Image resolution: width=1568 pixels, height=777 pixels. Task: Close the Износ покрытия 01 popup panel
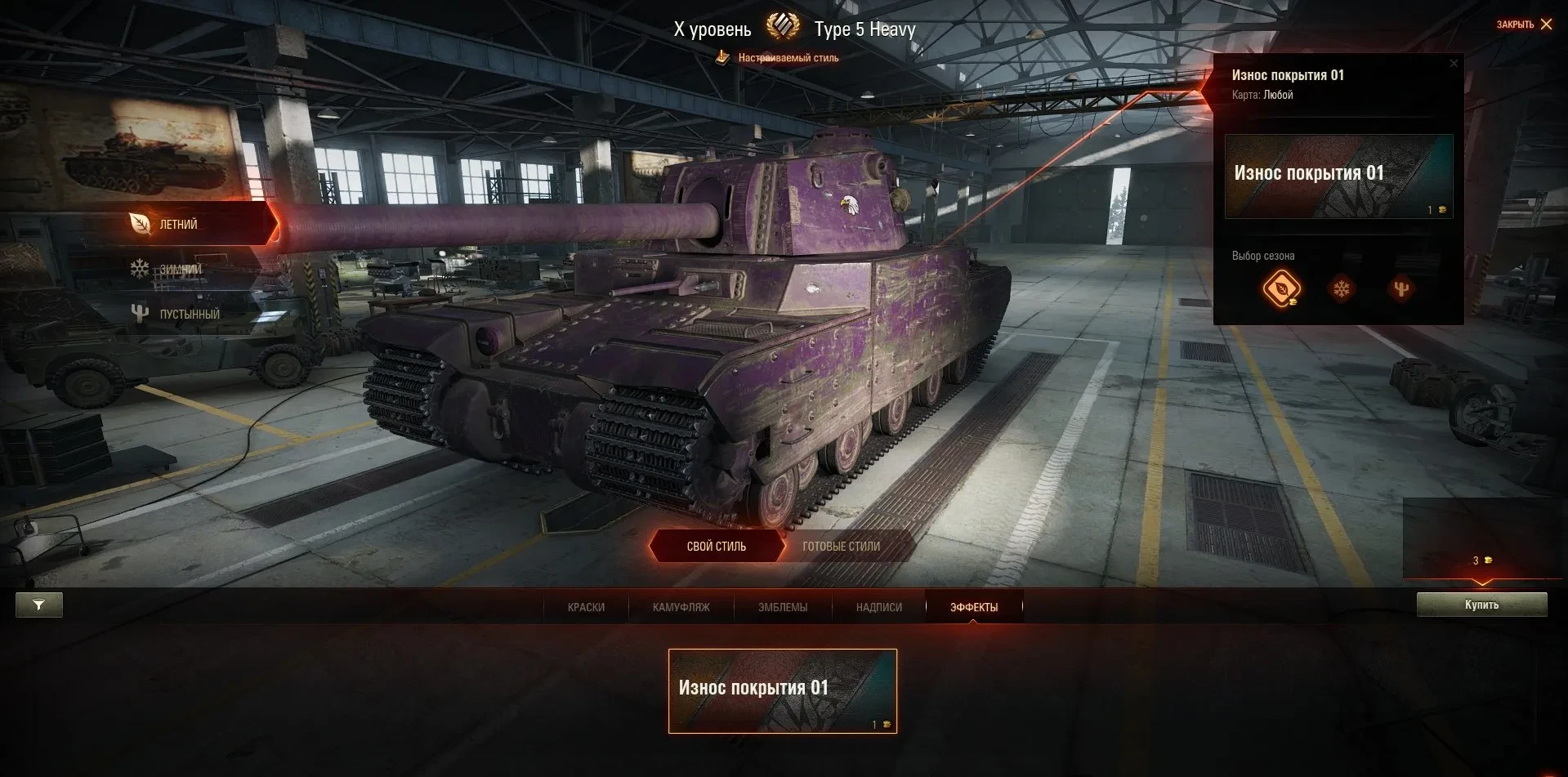[1453, 64]
